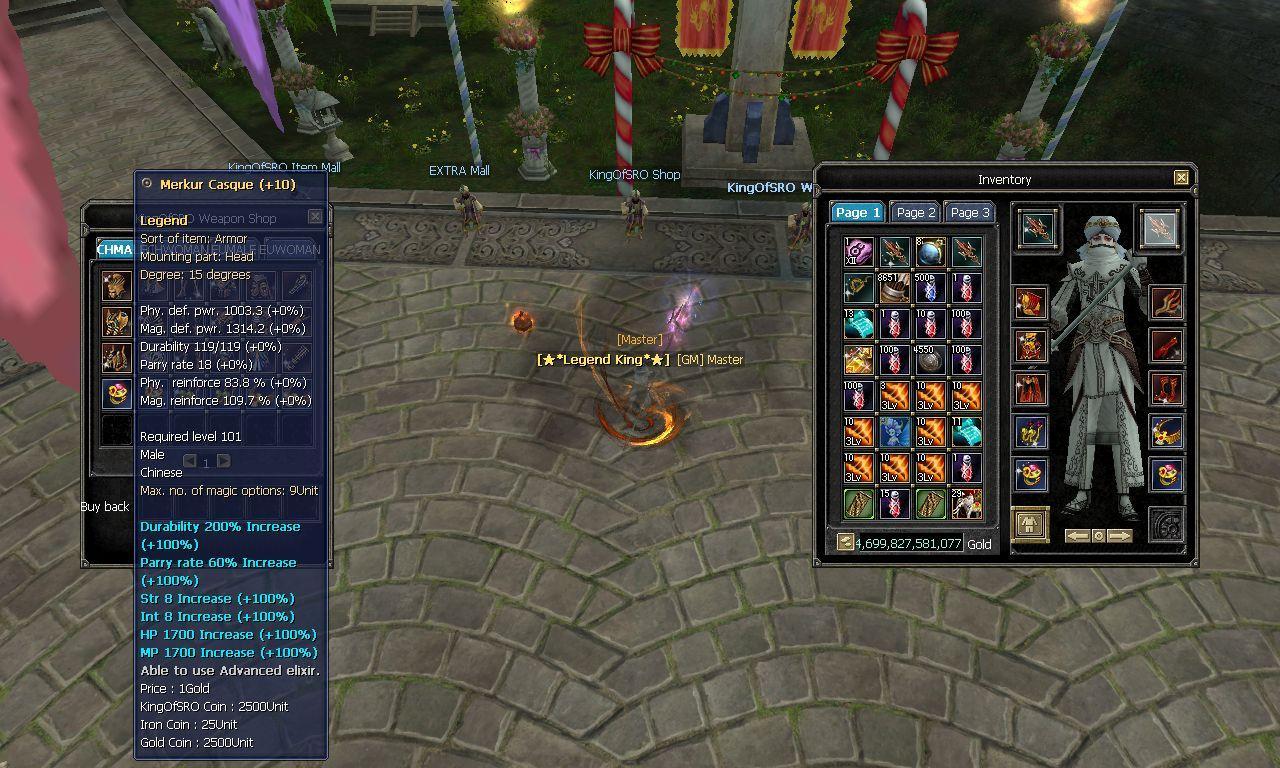
Task: Close the Weapon Shop window
Action: (x=315, y=216)
